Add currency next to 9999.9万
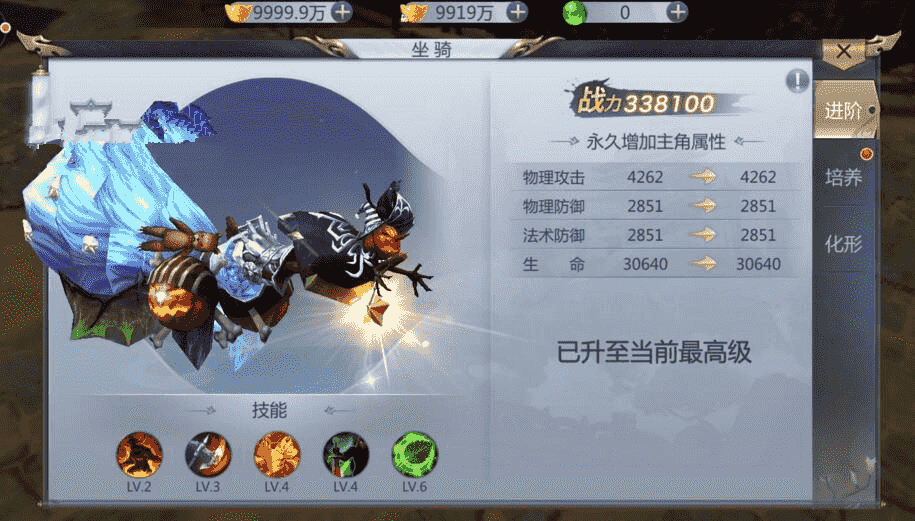The height and width of the screenshot is (521, 915). point(341,12)
